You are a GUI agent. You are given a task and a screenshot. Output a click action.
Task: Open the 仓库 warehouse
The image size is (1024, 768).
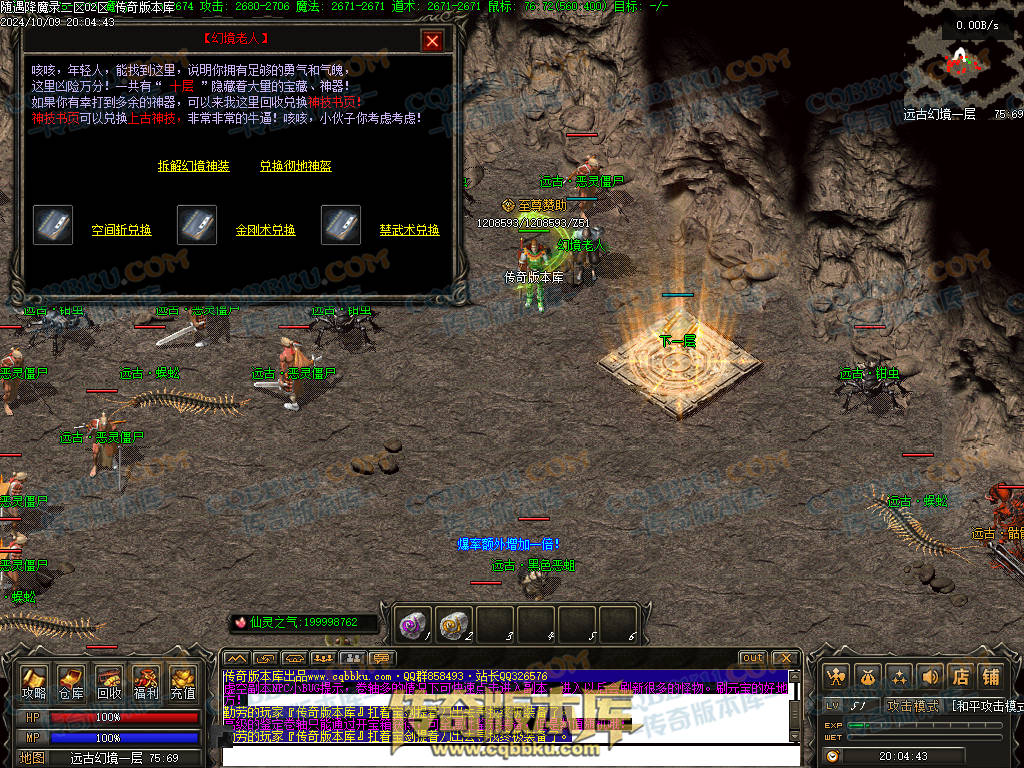[71, 682]
